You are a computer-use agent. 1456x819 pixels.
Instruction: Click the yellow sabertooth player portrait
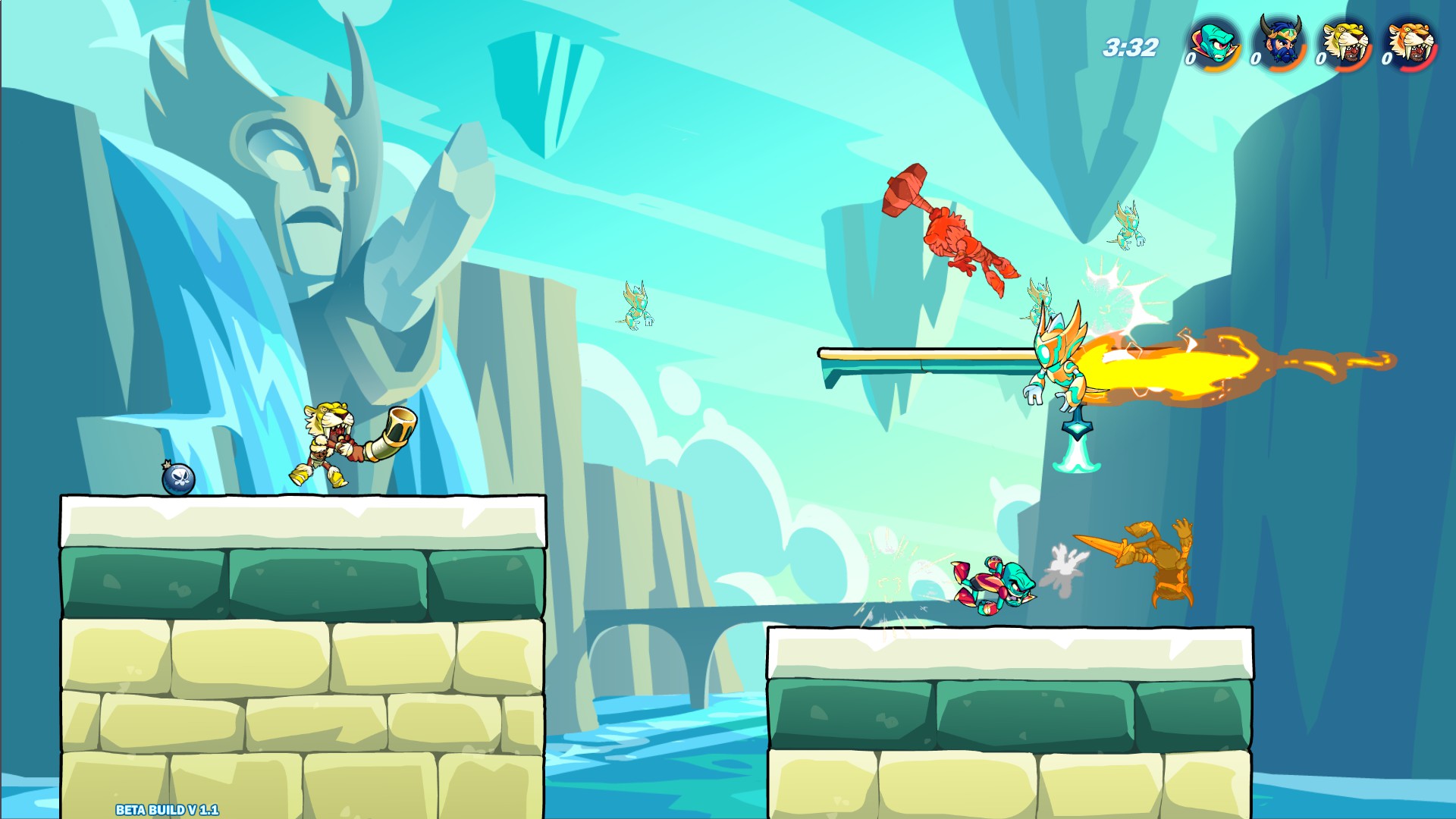(1346, 43)
